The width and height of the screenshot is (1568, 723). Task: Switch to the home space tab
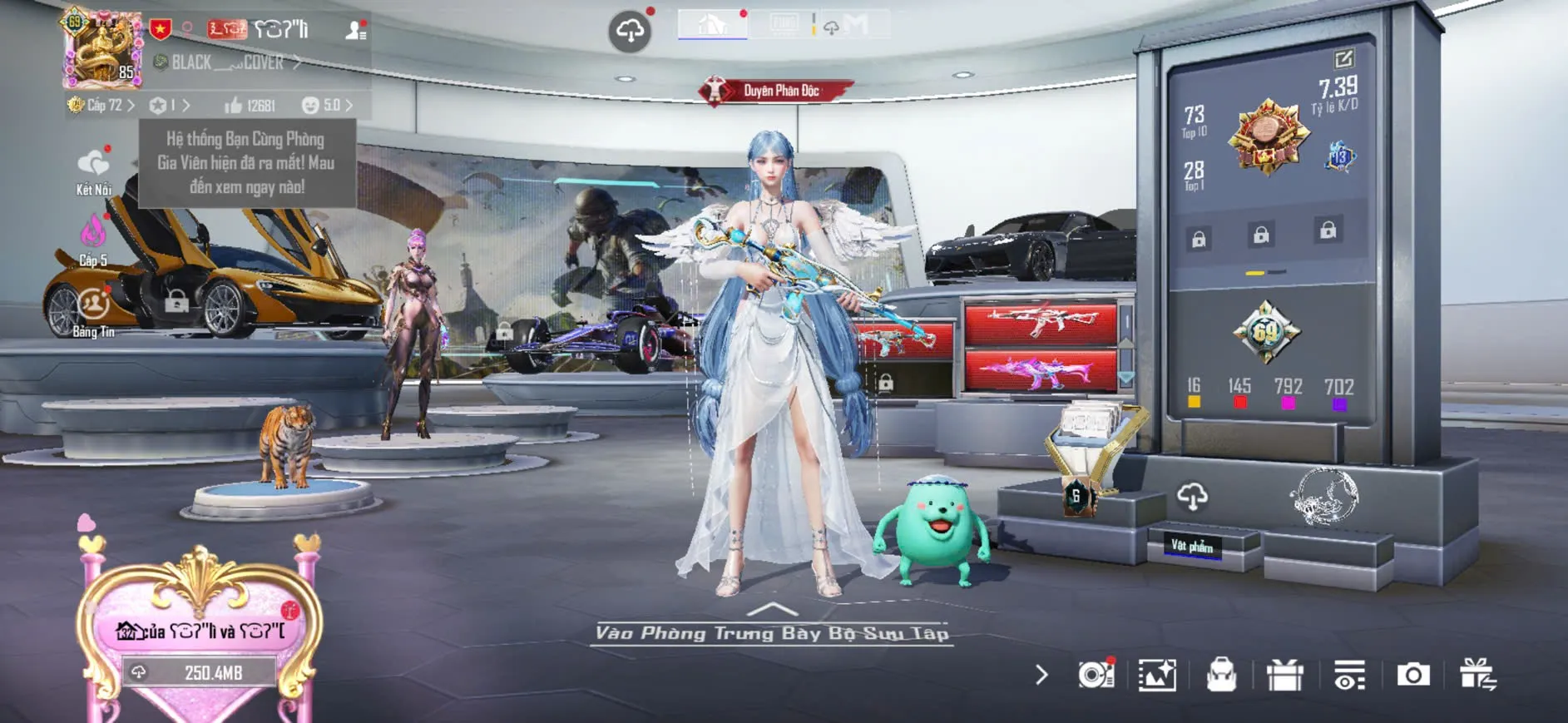tap(712, 24)
